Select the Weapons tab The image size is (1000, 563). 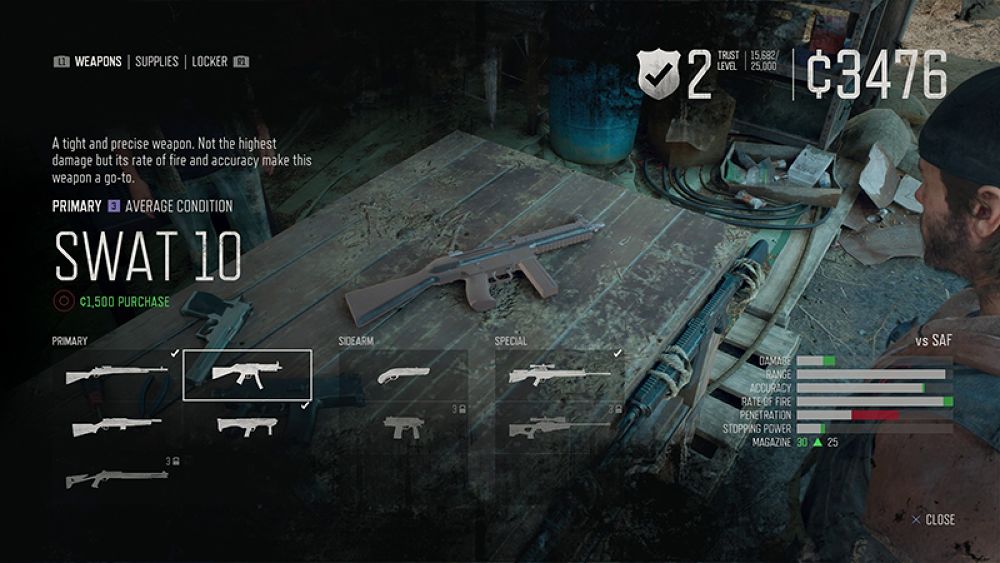click(98, 62)
